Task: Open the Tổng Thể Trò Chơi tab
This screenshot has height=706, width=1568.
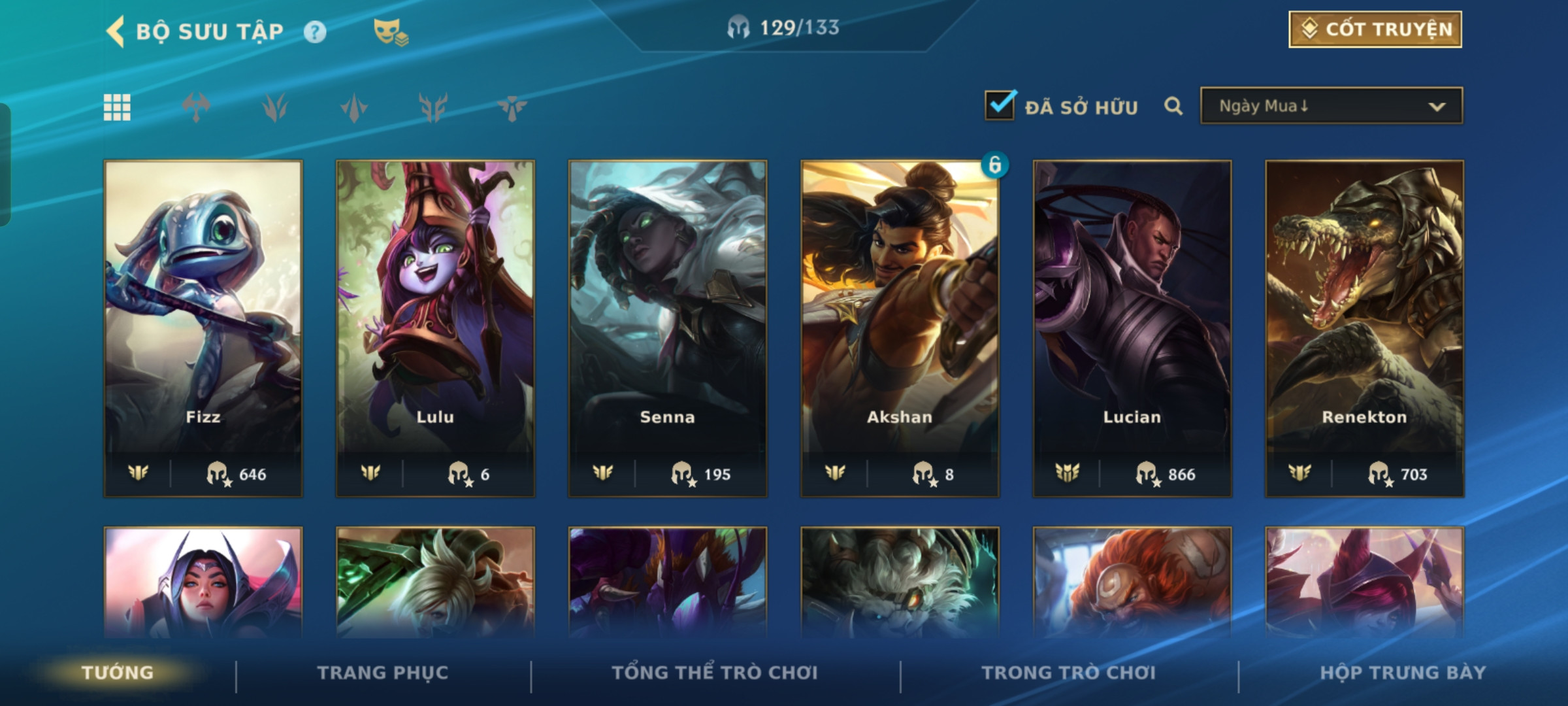Action: 715,673
